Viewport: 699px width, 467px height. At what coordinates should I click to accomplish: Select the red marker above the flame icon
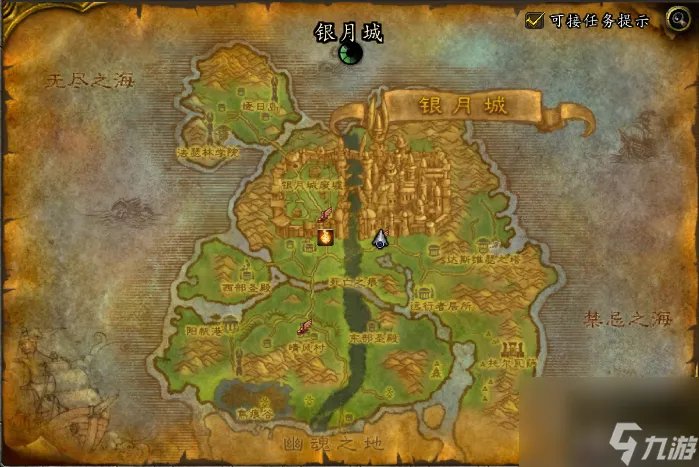click(324, 215)
